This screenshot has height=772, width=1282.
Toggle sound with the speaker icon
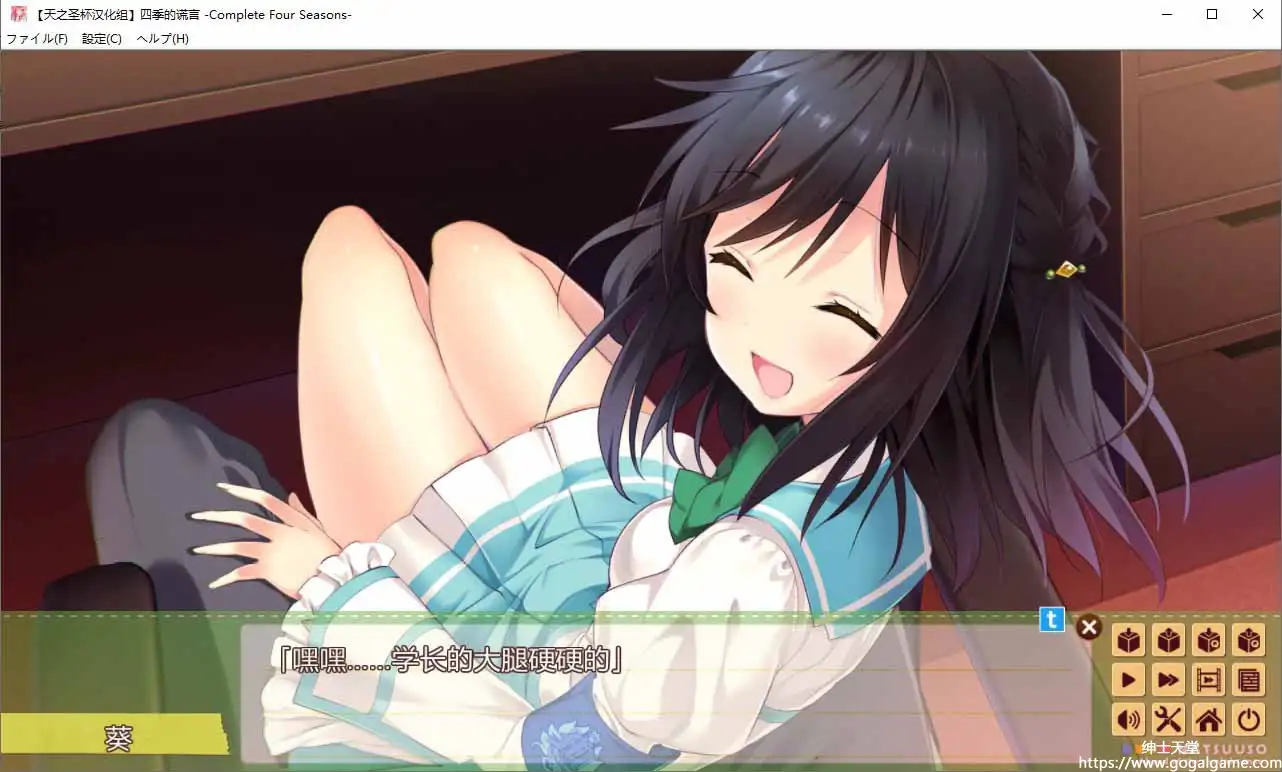(x=1128, y=720)
